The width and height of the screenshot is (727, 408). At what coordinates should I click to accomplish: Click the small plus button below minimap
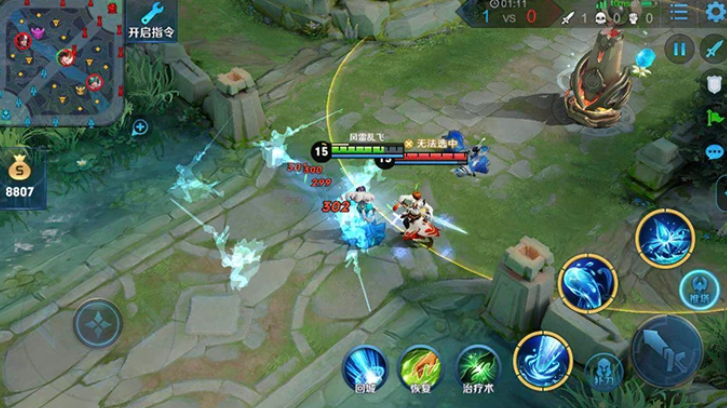(140, 127)
